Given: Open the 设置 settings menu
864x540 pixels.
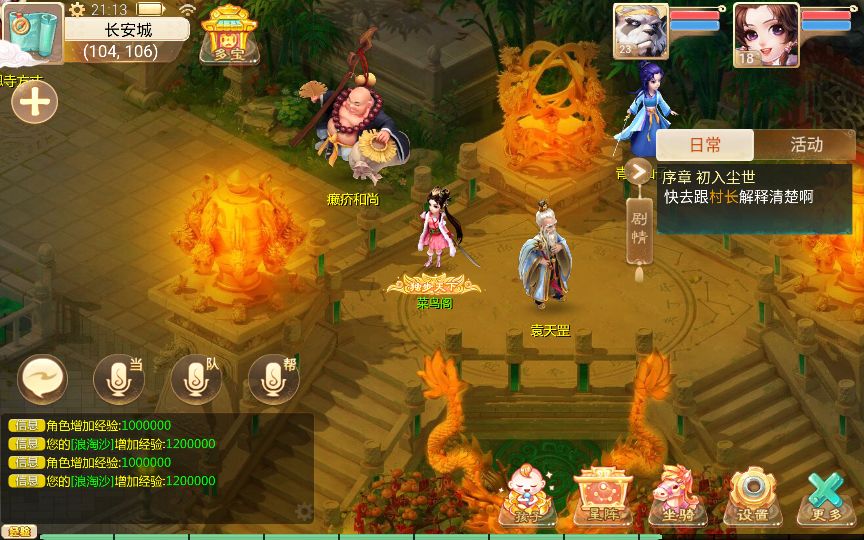Looking at the screenshot, I should coord(751,497).
